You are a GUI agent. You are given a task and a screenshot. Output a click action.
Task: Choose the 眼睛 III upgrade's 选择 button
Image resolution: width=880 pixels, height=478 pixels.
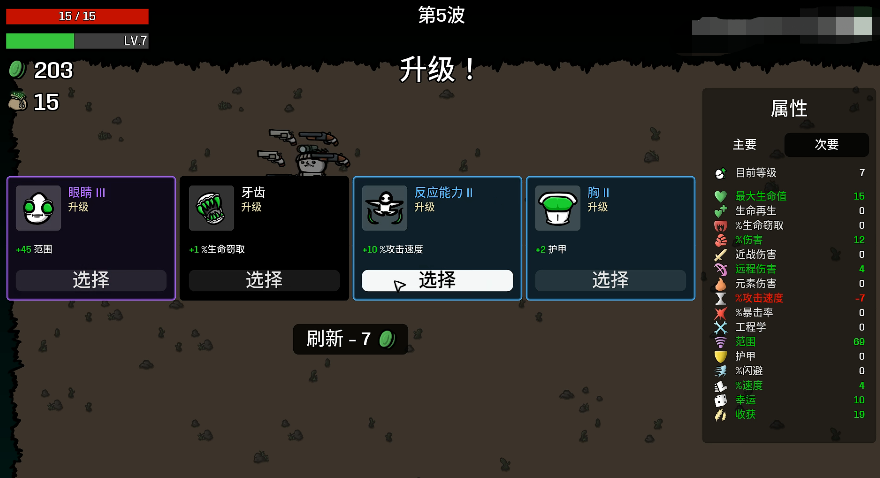tap(91, 280)
